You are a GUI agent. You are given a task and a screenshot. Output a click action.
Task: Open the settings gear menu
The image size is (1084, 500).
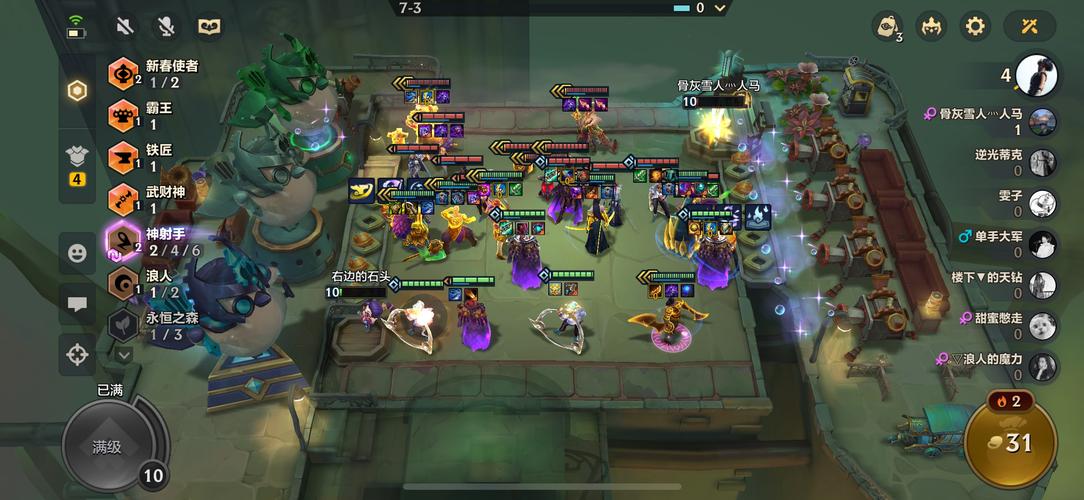[975, 26]
